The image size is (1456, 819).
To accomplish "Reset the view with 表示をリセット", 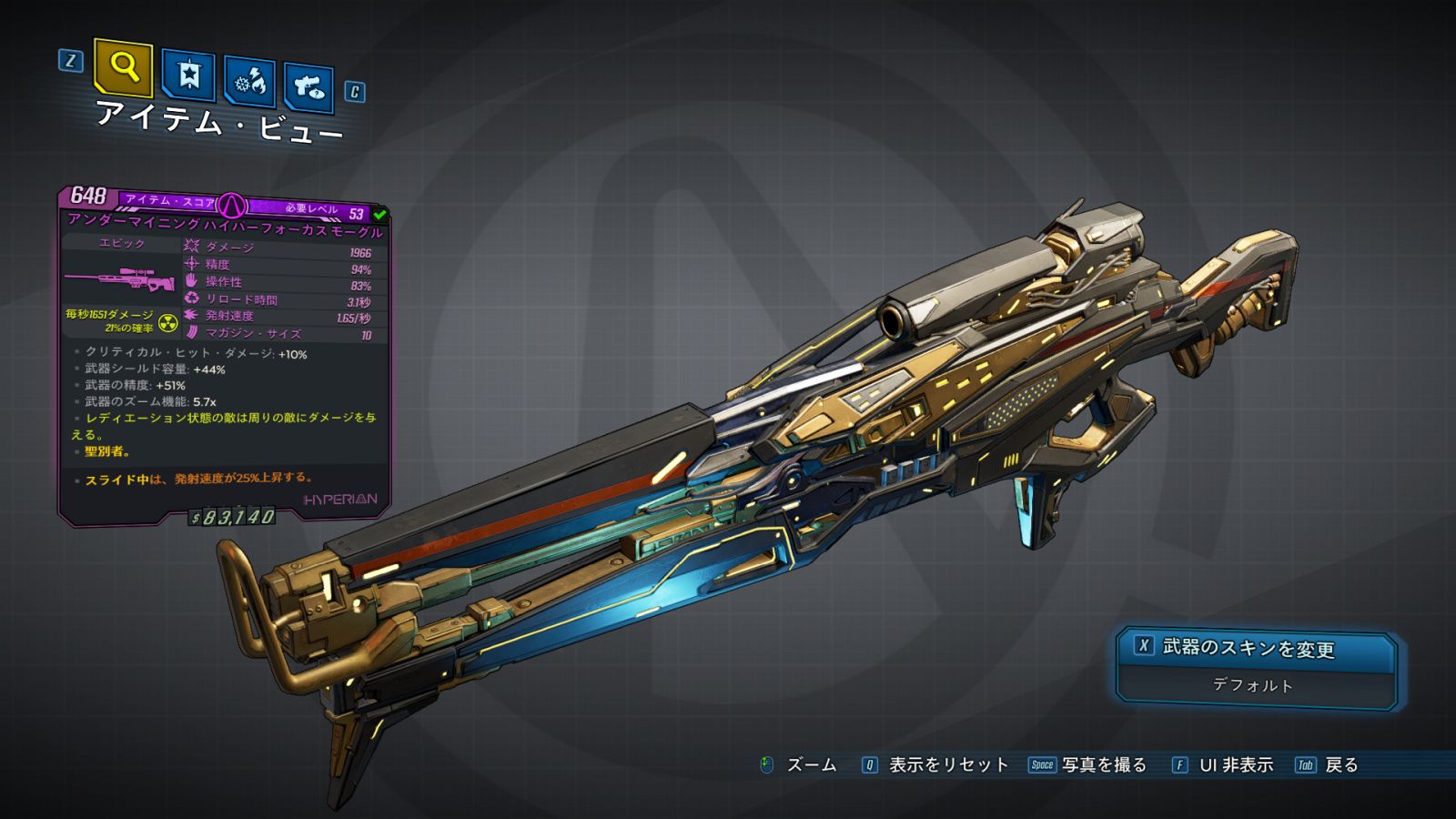I will click(947, 765).
